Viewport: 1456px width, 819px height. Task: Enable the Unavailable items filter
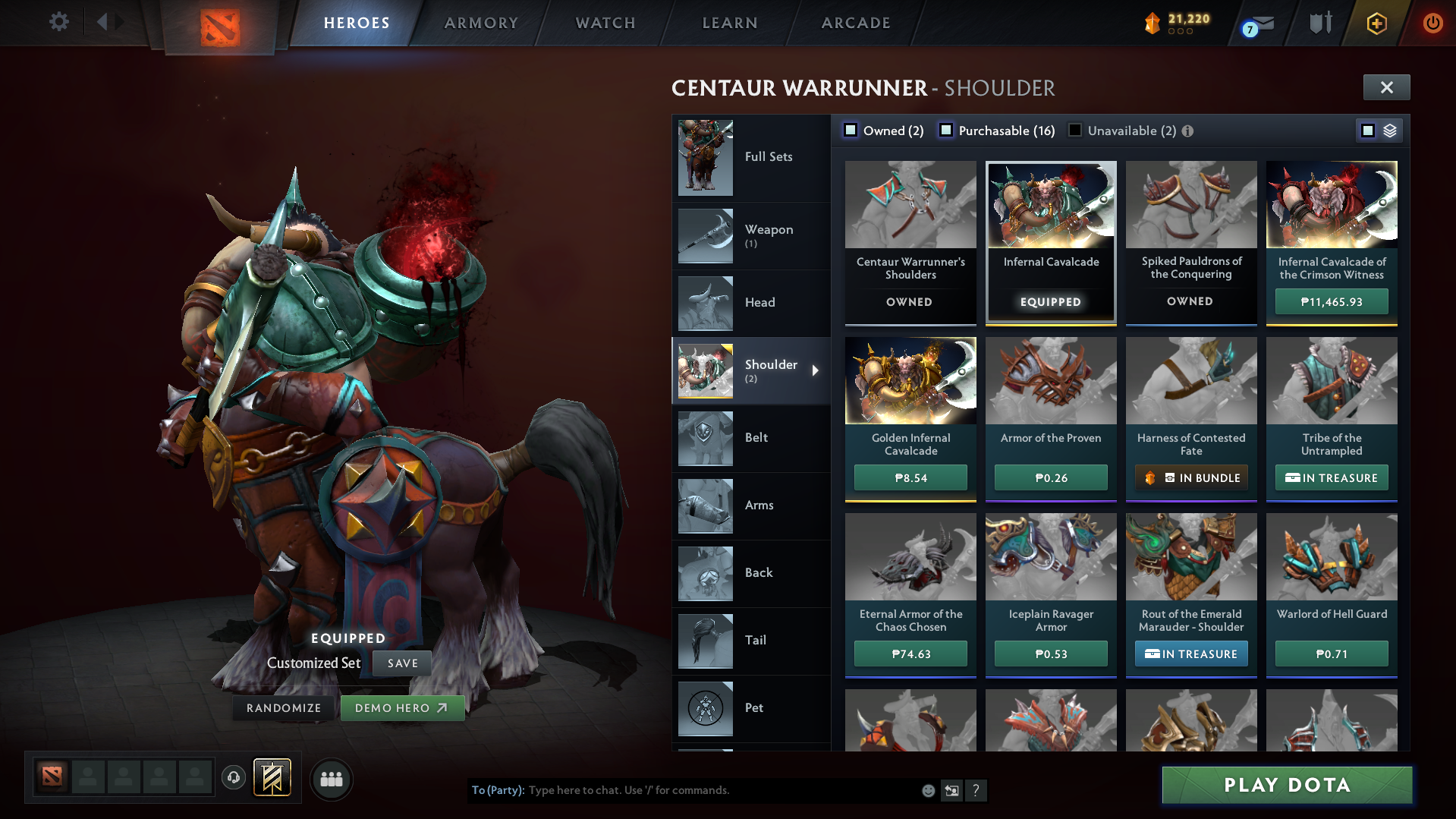(x=1075, y=131)
